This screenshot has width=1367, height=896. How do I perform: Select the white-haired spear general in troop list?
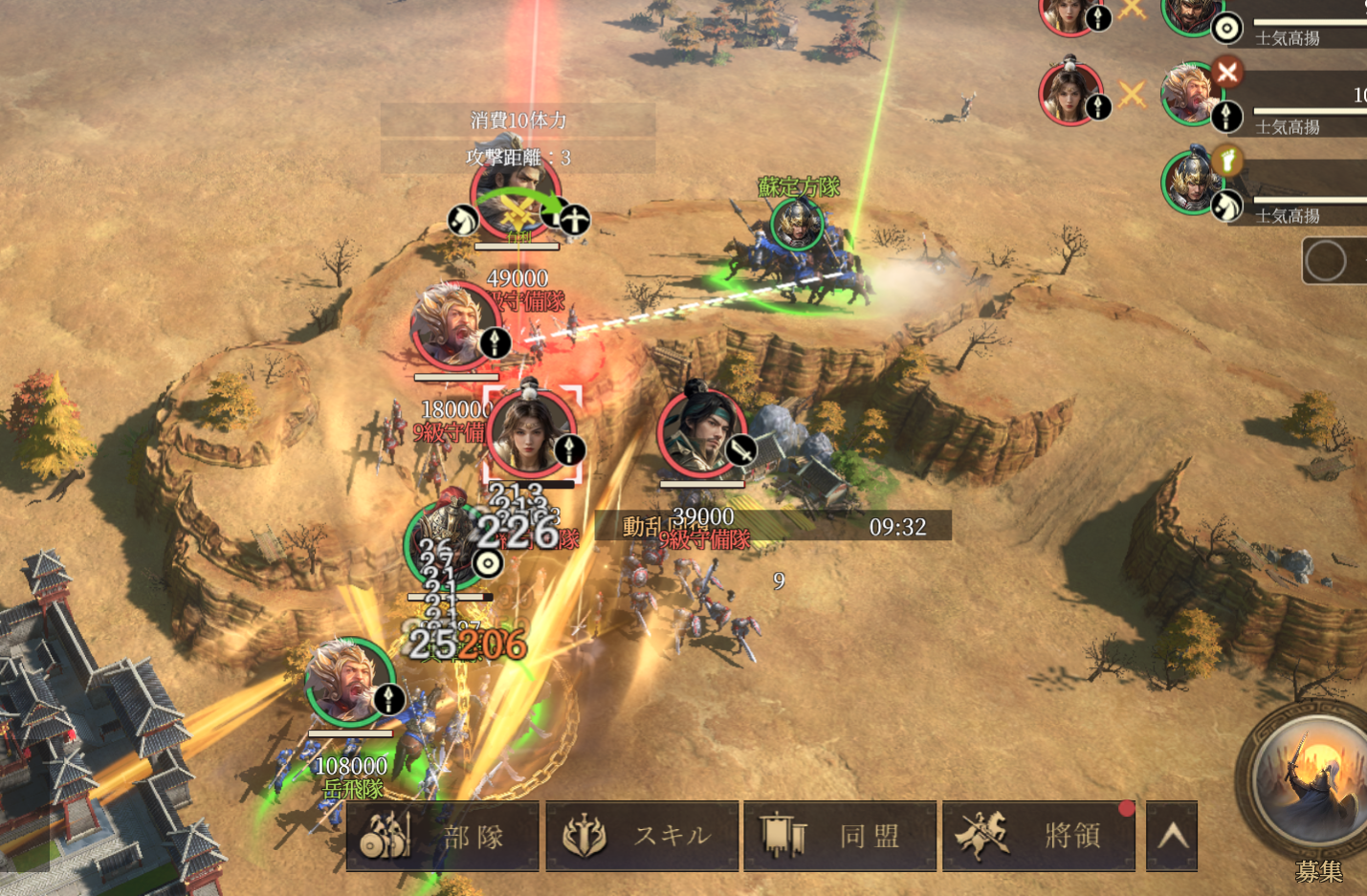pos(1189,93)
